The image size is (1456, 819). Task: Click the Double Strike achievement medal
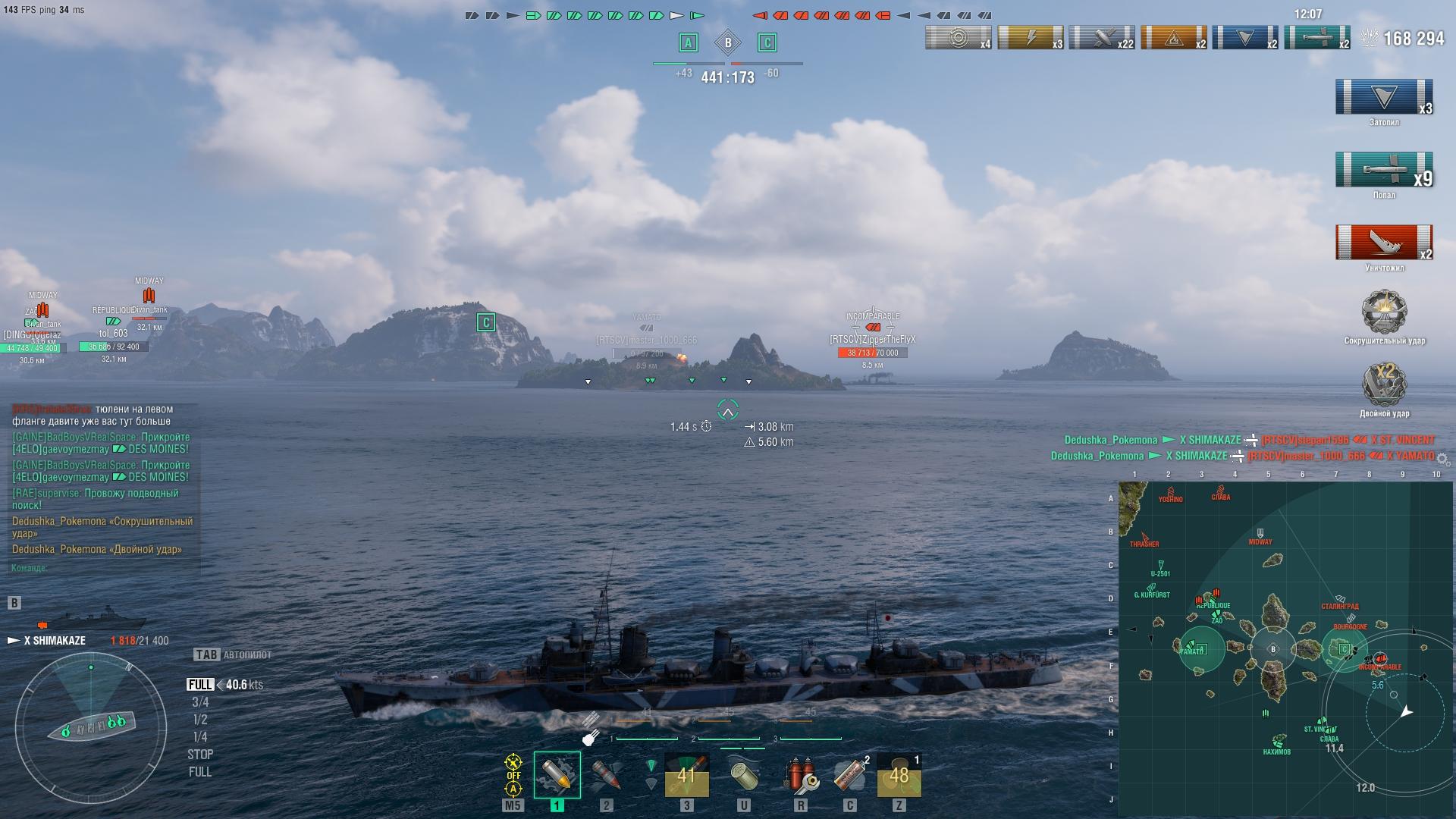click(1384, 385)
